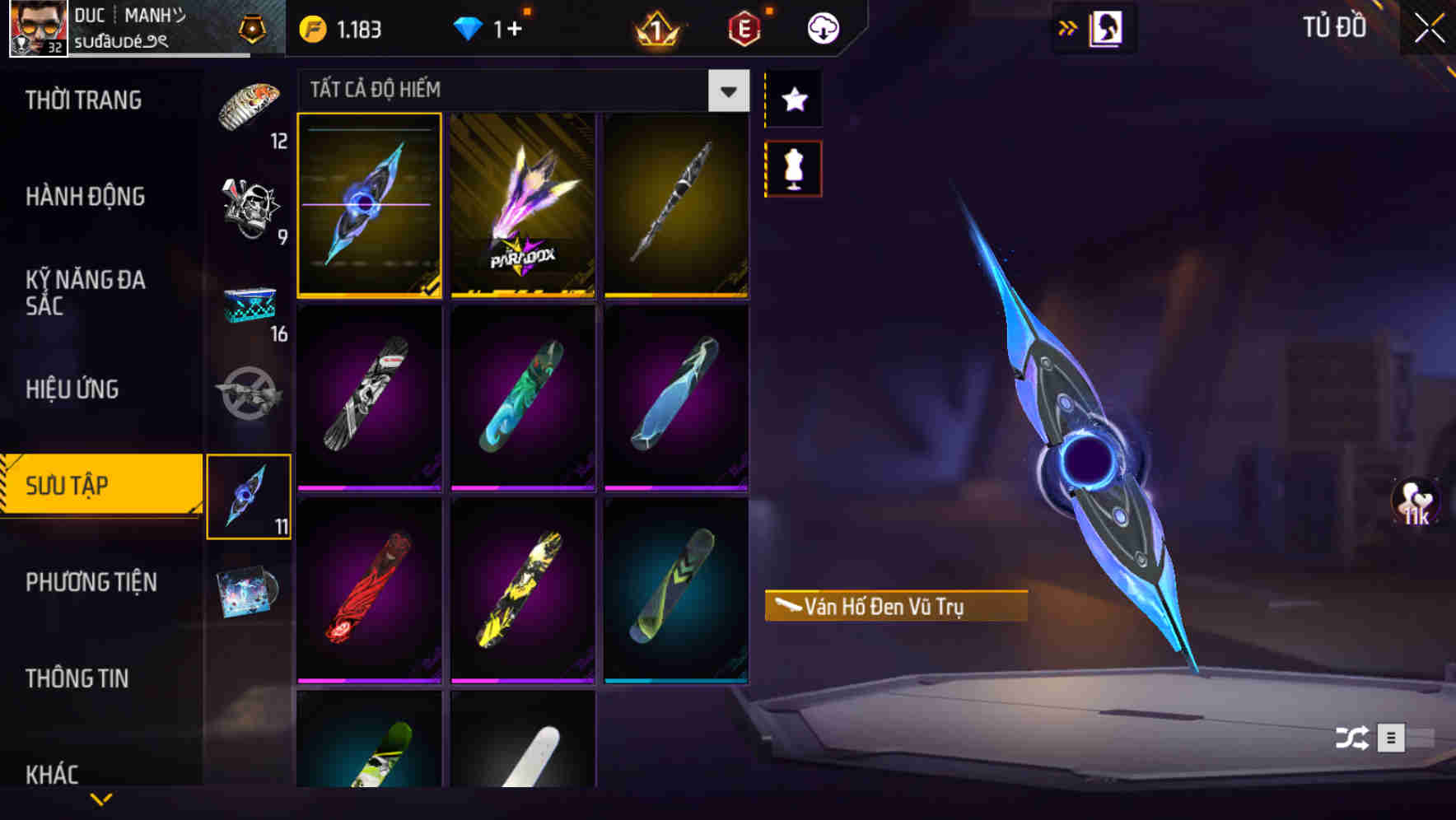Viewport: 1456px width, 820px height.
Task: Toggle the star favorites filter
Action: pos(793,100)
